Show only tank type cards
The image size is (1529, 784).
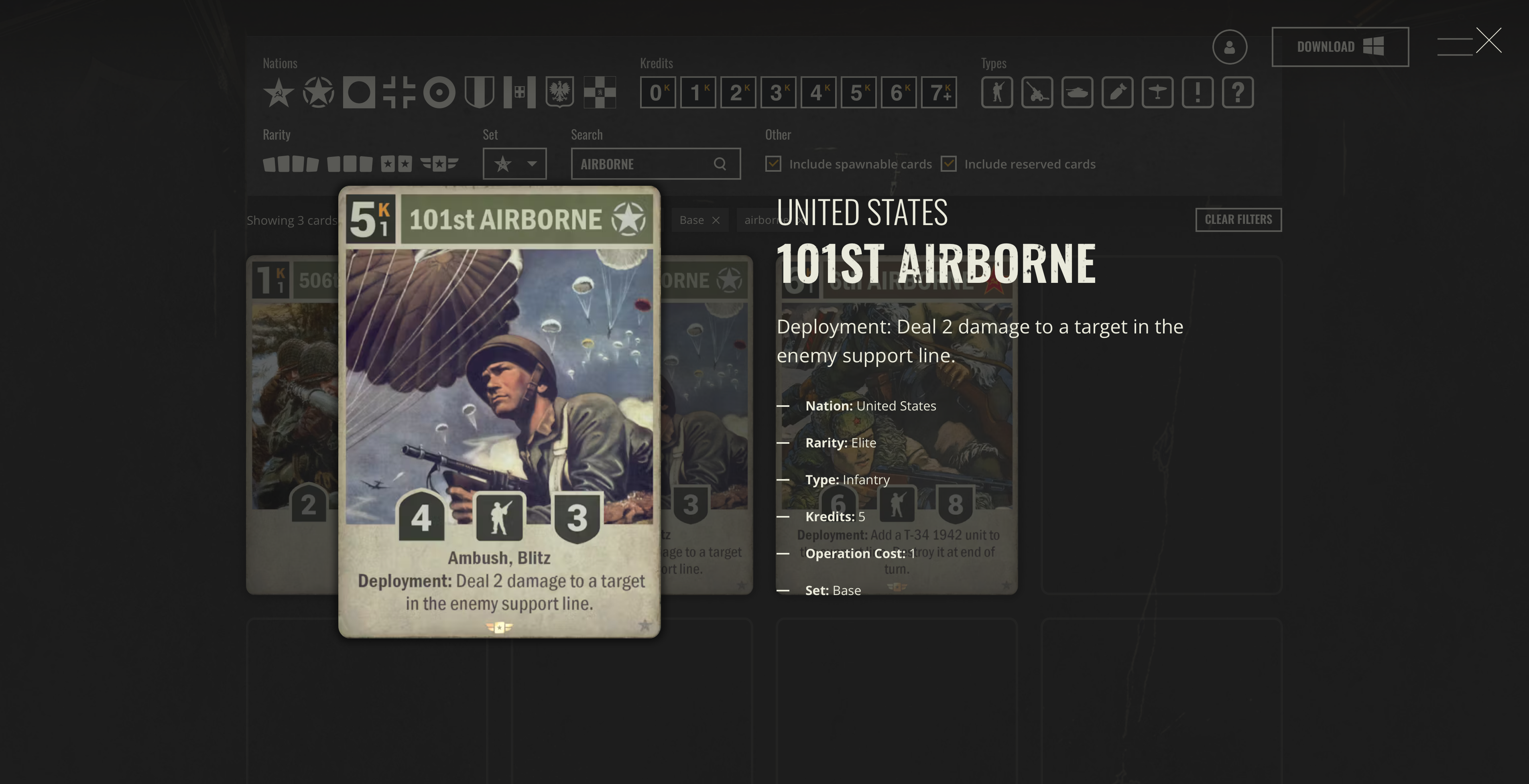[1077, 93]
